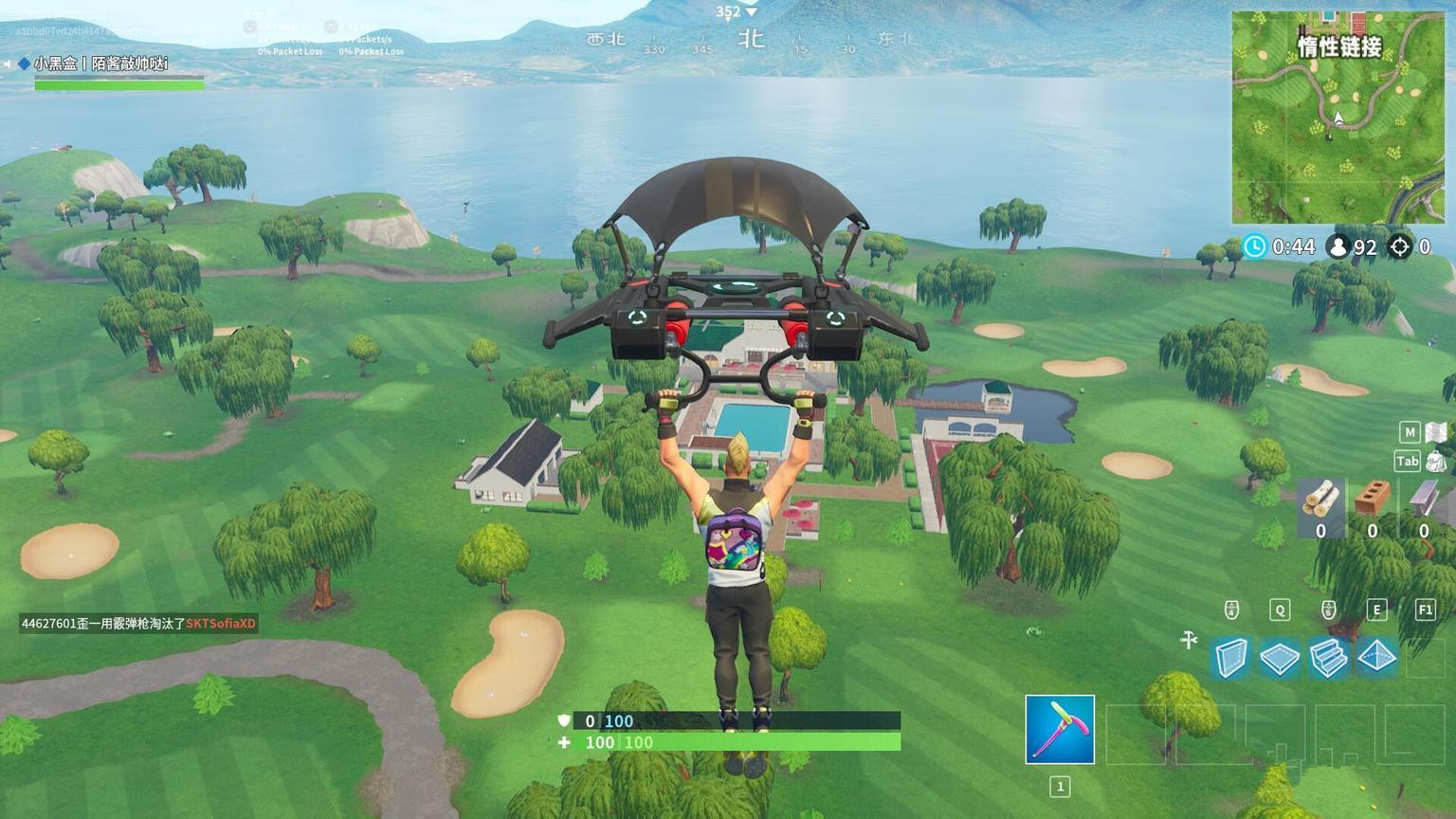Select the floor building piece
The height and width of the screenshot is (819, 1456).
(x=1280, y=658)
